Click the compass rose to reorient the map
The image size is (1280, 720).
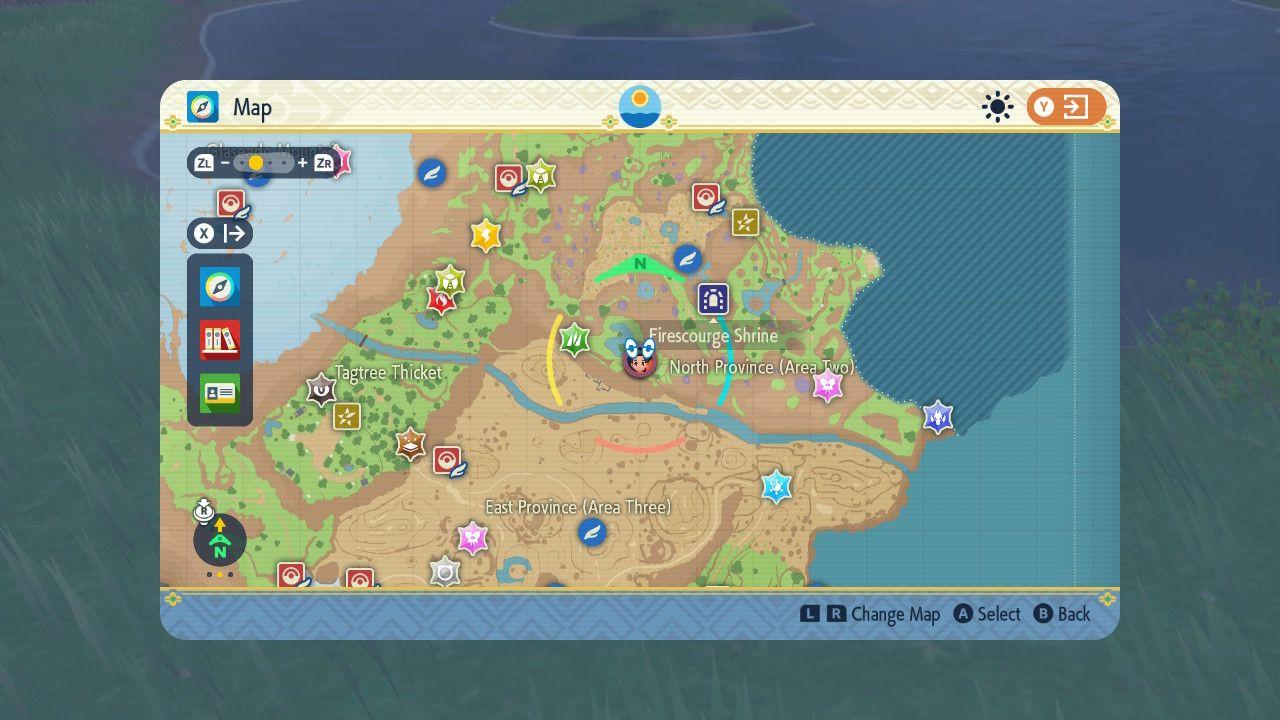219,540
